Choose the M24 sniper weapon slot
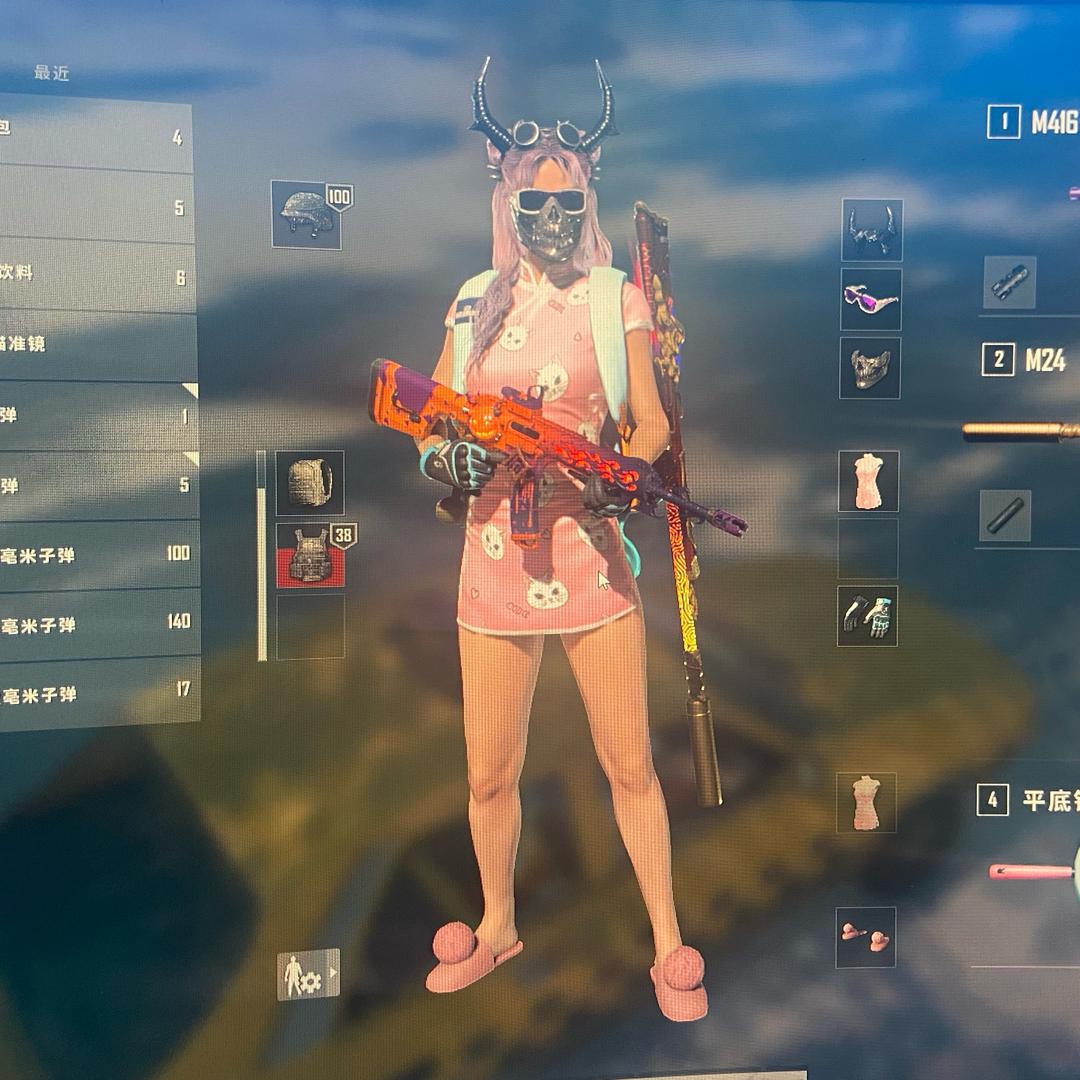The height and width of the screenshot is (1080, 1080). [1030, 360]
